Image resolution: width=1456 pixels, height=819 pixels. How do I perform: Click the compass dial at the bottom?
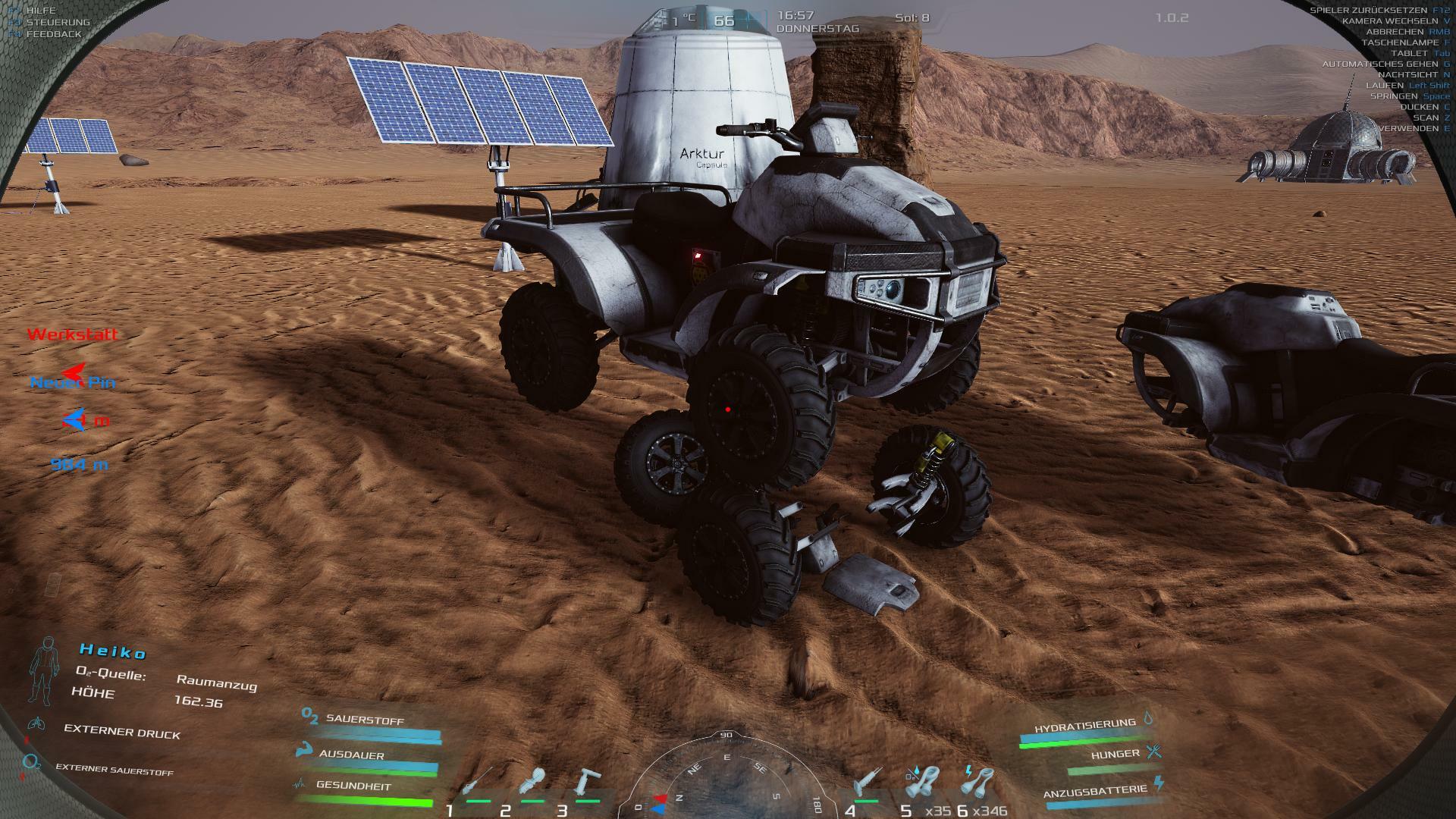click(x=726, y=777)
